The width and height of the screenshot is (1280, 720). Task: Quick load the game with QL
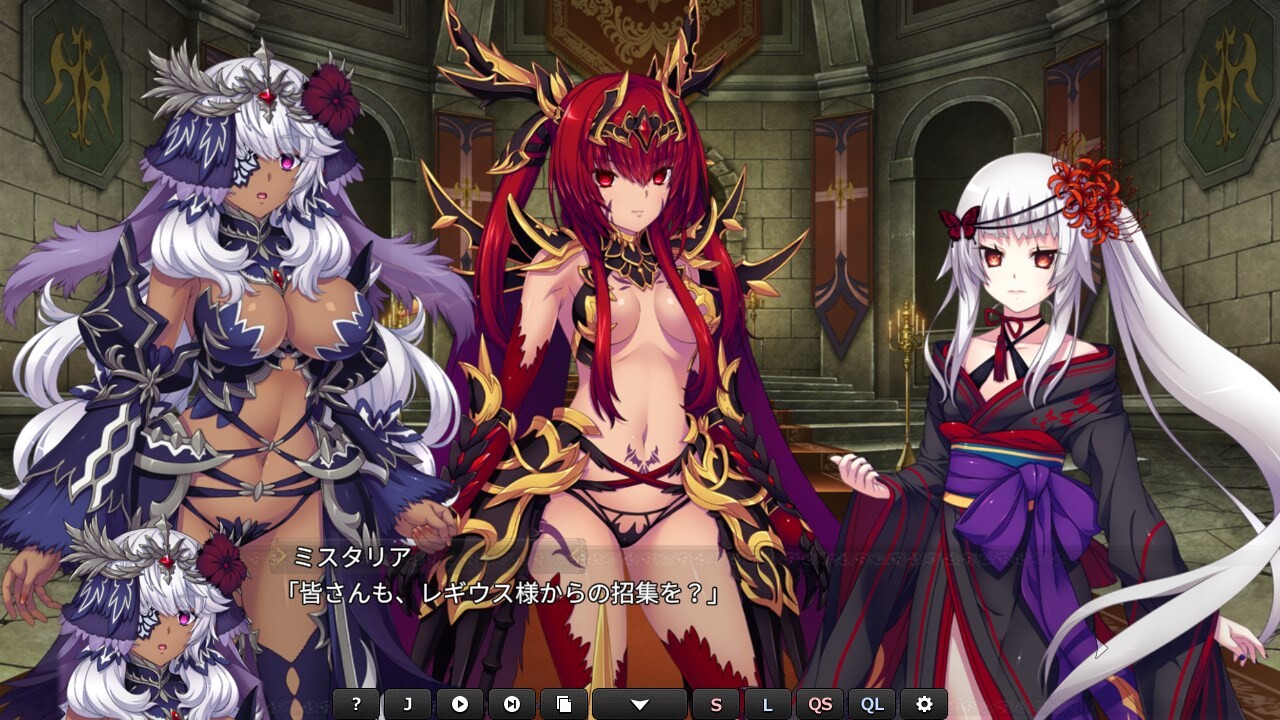click(x=871, y=703)
